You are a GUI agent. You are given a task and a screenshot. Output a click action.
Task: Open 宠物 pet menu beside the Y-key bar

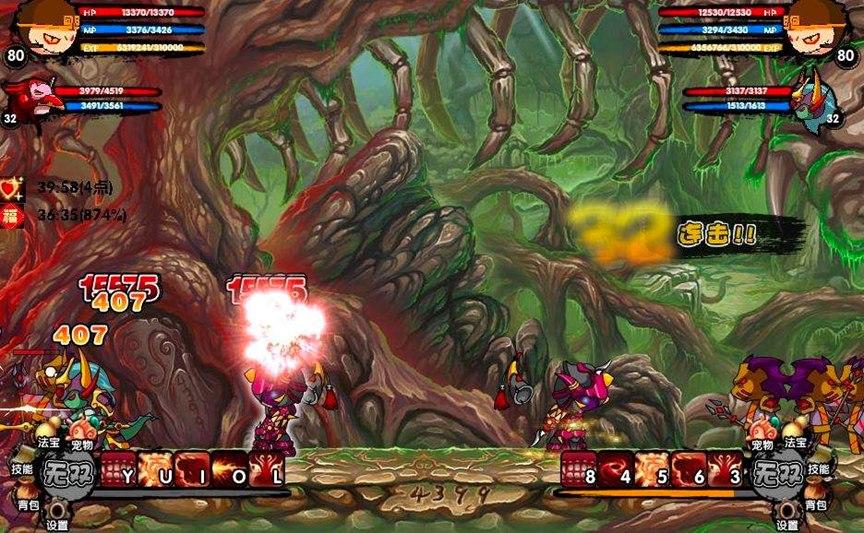[x=82, y=443]
